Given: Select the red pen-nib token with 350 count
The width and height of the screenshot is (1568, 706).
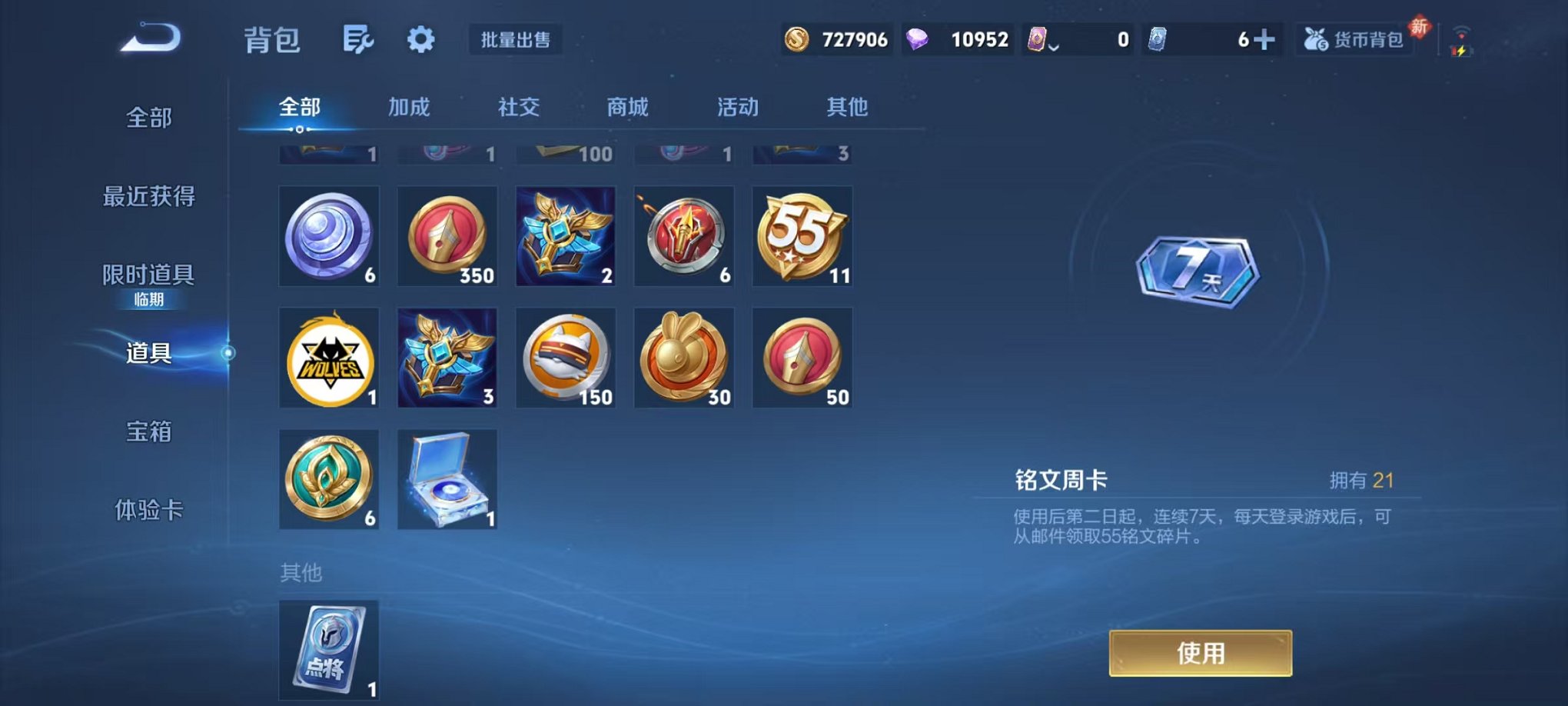Looking at the screenshot, I should (x=447, y=236).
